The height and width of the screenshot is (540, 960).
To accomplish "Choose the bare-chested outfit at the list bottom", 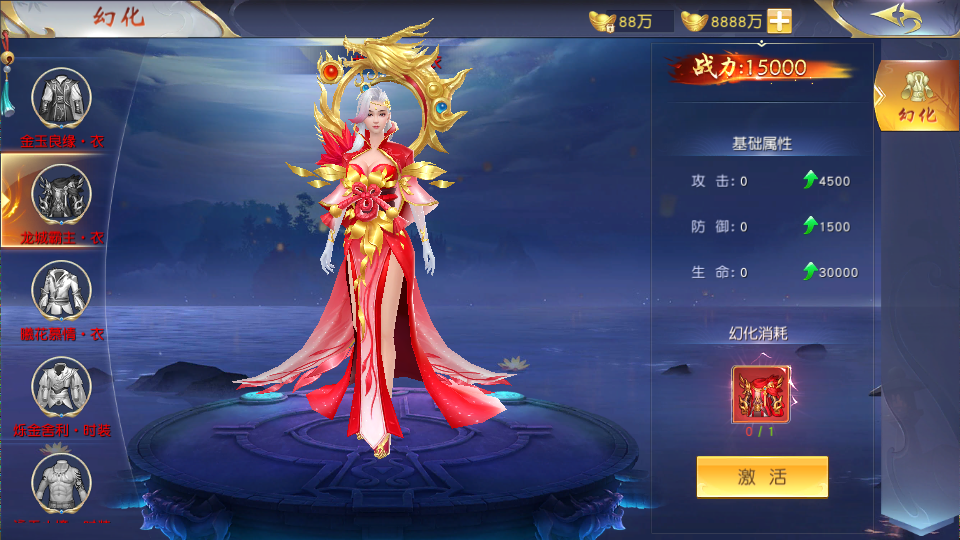I will click(x=62, y=482).
